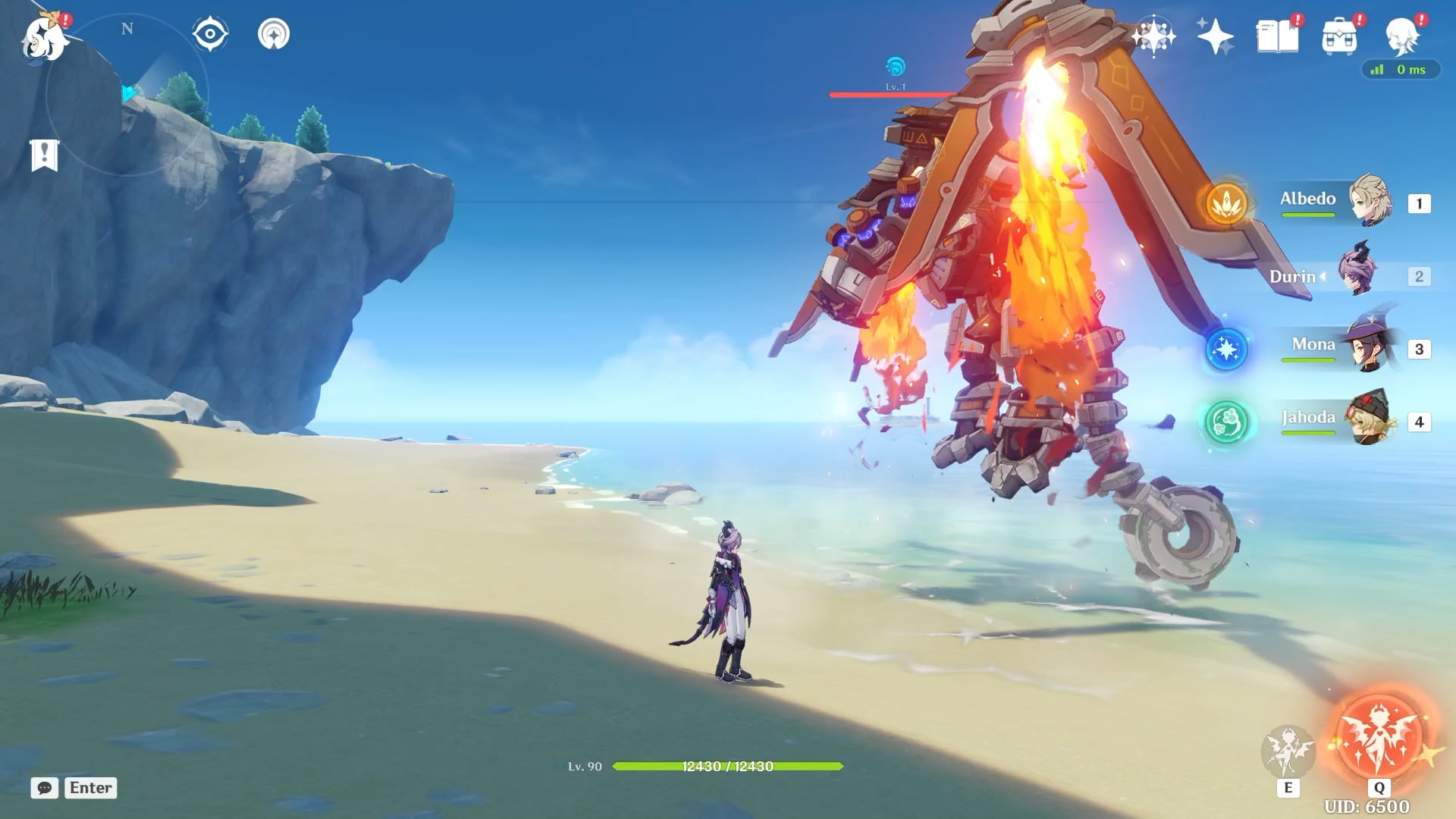Open the circular minimap
This screenshot has height=819, width=1456.
[127, 95]
